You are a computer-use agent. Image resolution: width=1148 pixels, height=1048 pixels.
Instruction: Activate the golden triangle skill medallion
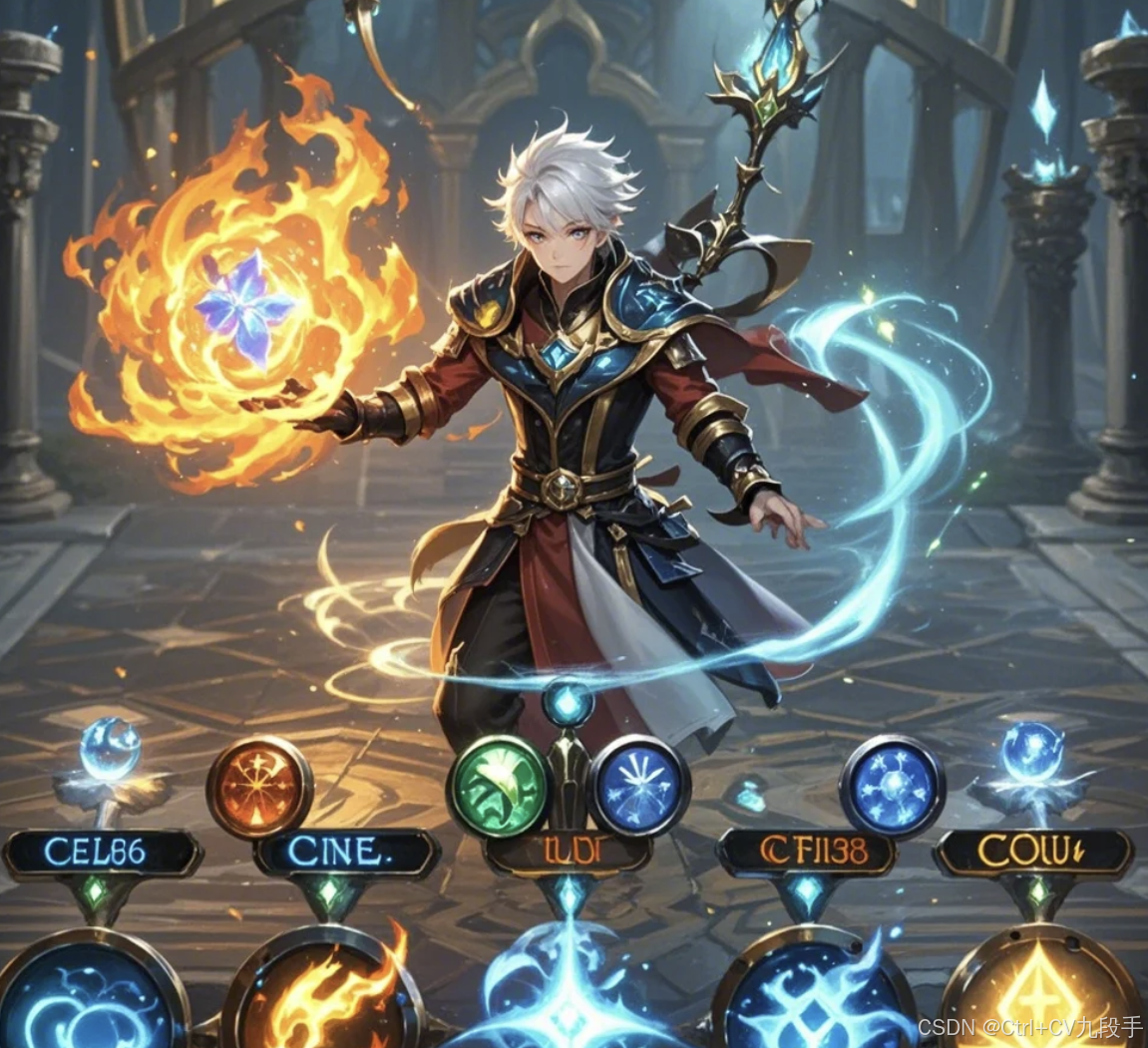point(1041,992)
